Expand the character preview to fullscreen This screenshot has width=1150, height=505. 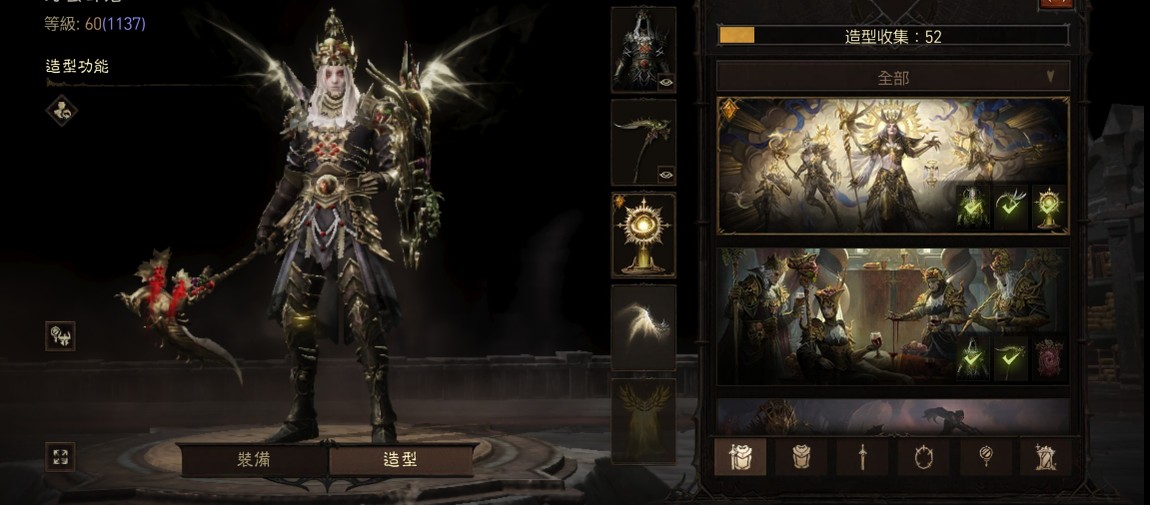point(60,457)
